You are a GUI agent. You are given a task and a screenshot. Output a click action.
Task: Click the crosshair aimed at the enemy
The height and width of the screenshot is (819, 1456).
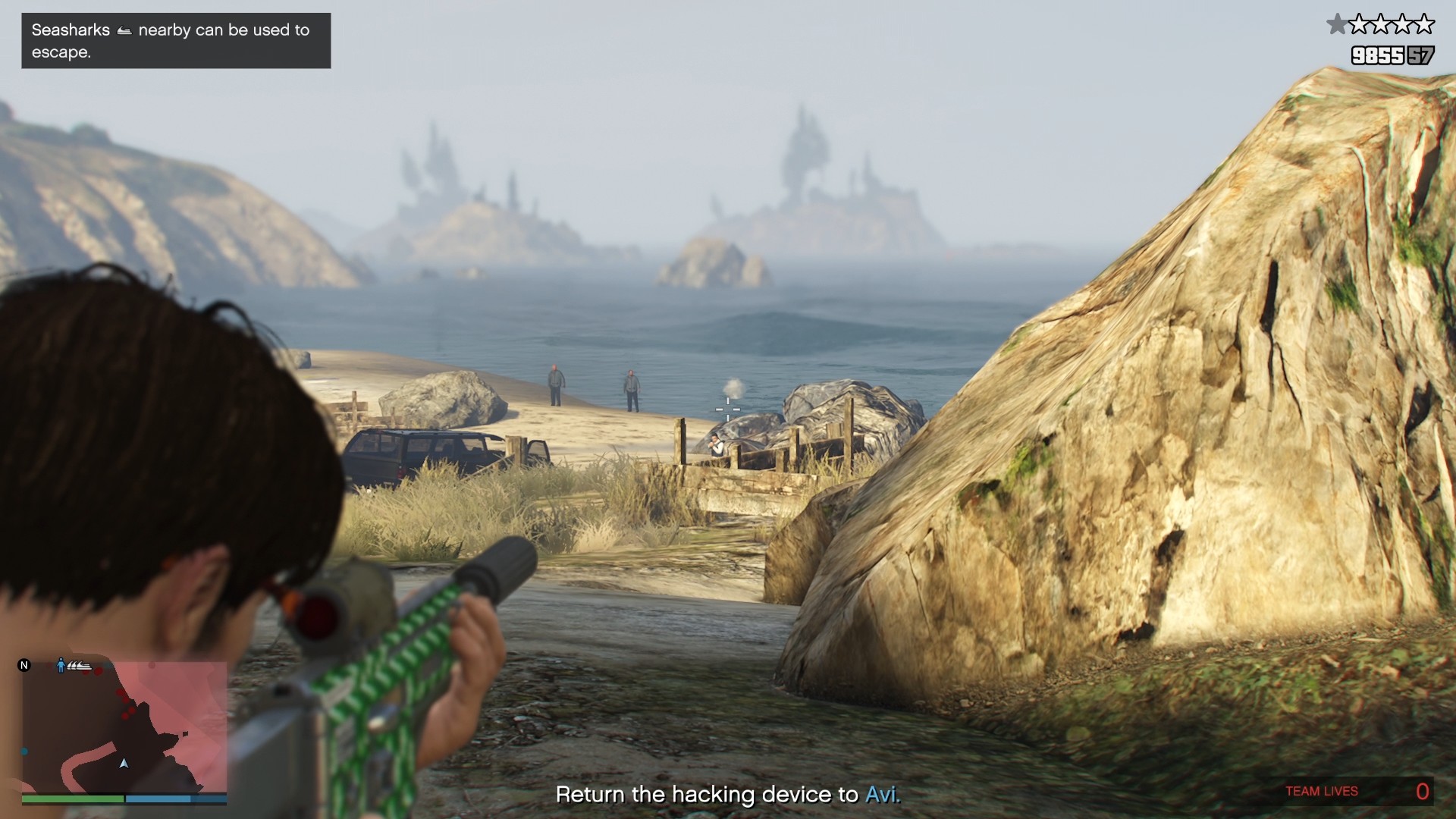[729, 409]
